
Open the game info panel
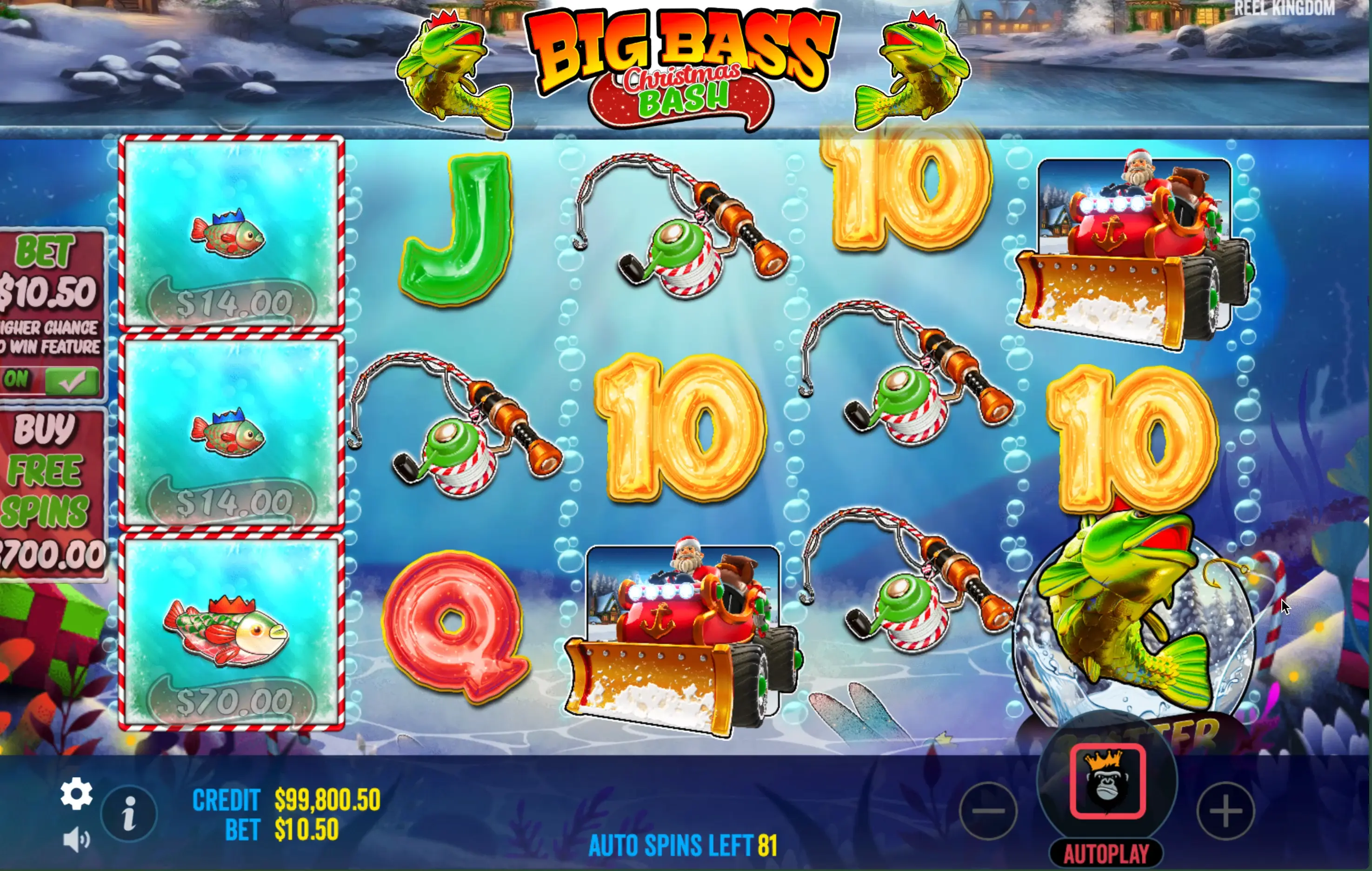129,813
